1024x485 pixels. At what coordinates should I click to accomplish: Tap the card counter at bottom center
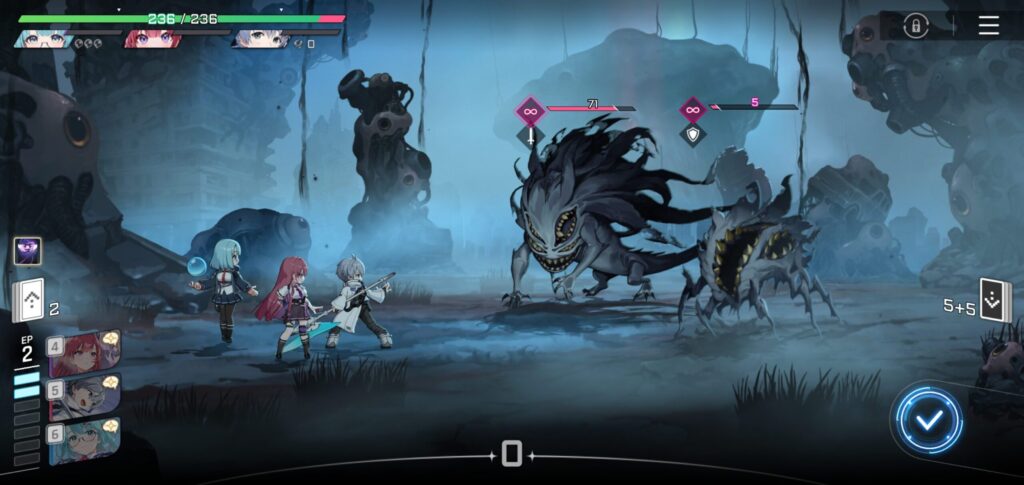[x=511, y=455]
